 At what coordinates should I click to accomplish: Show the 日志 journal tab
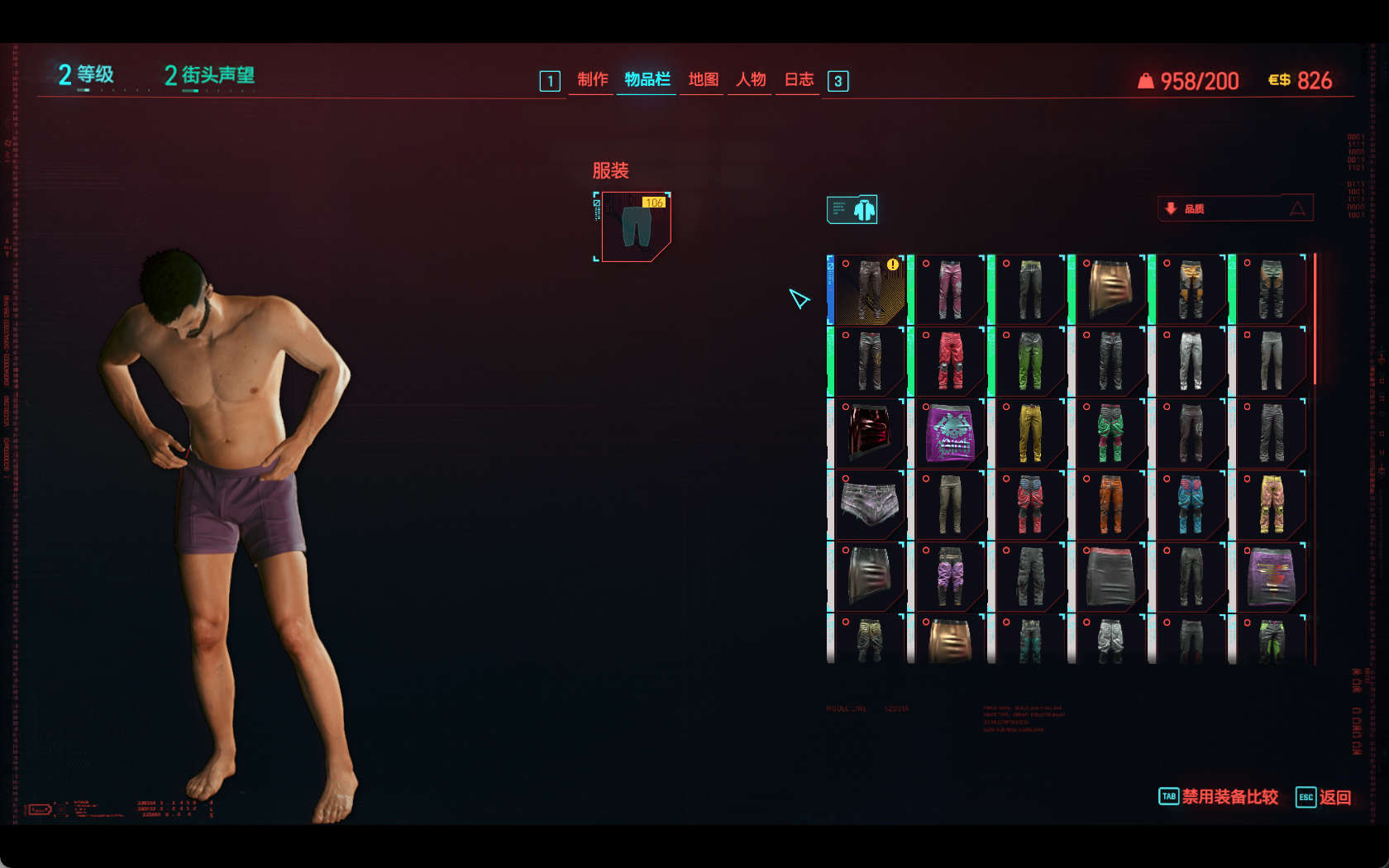[x=799, y=79]
